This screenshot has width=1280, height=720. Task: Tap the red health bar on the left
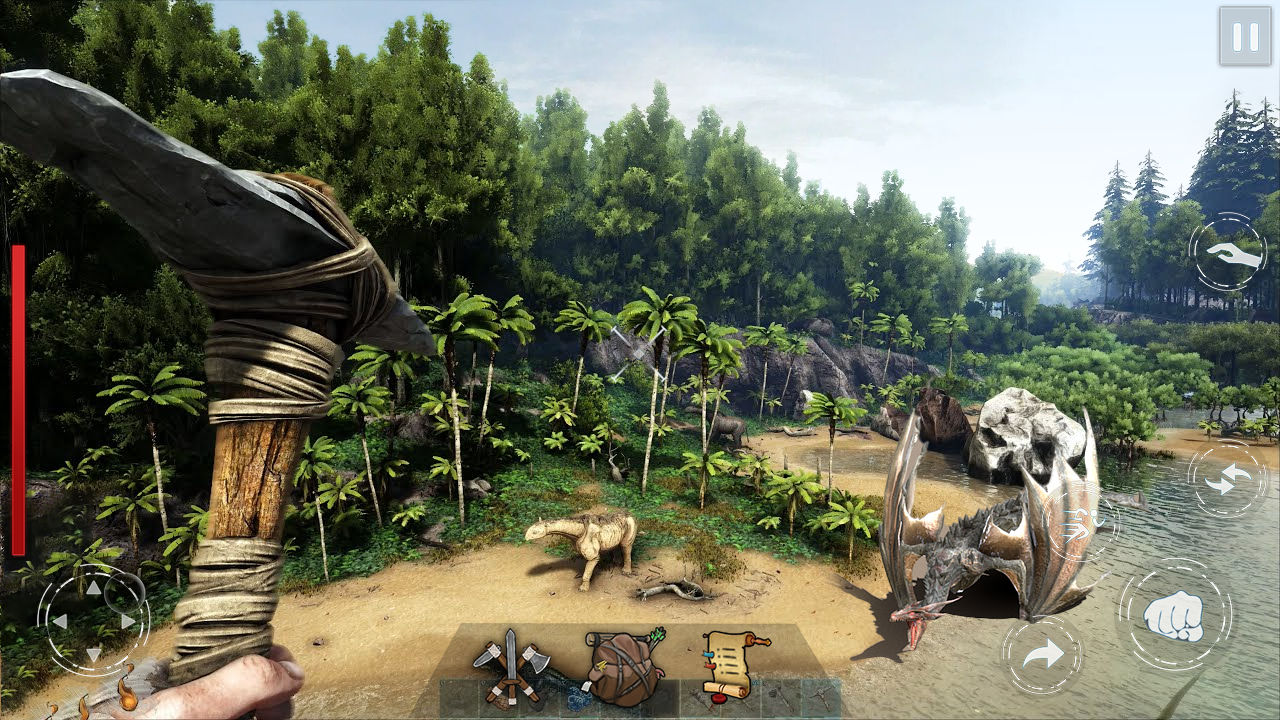16,400
